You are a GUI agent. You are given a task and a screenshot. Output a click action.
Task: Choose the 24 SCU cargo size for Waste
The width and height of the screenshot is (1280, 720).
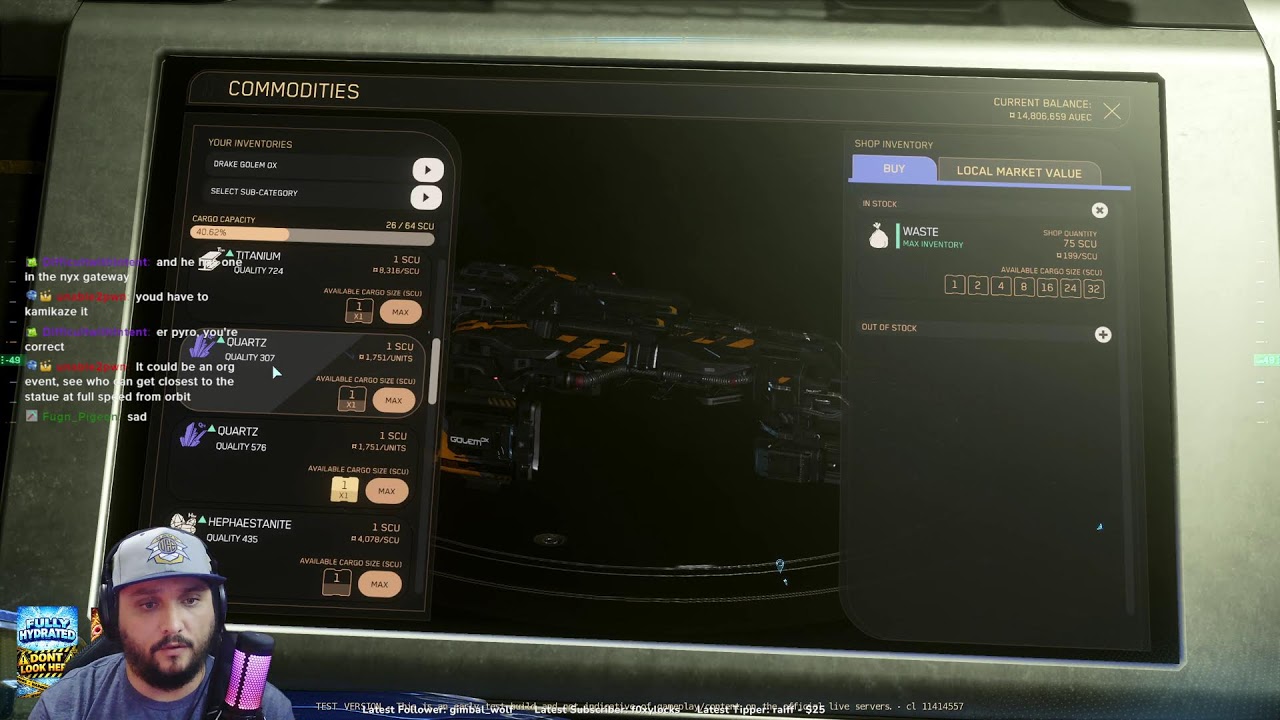(1070, 288)
